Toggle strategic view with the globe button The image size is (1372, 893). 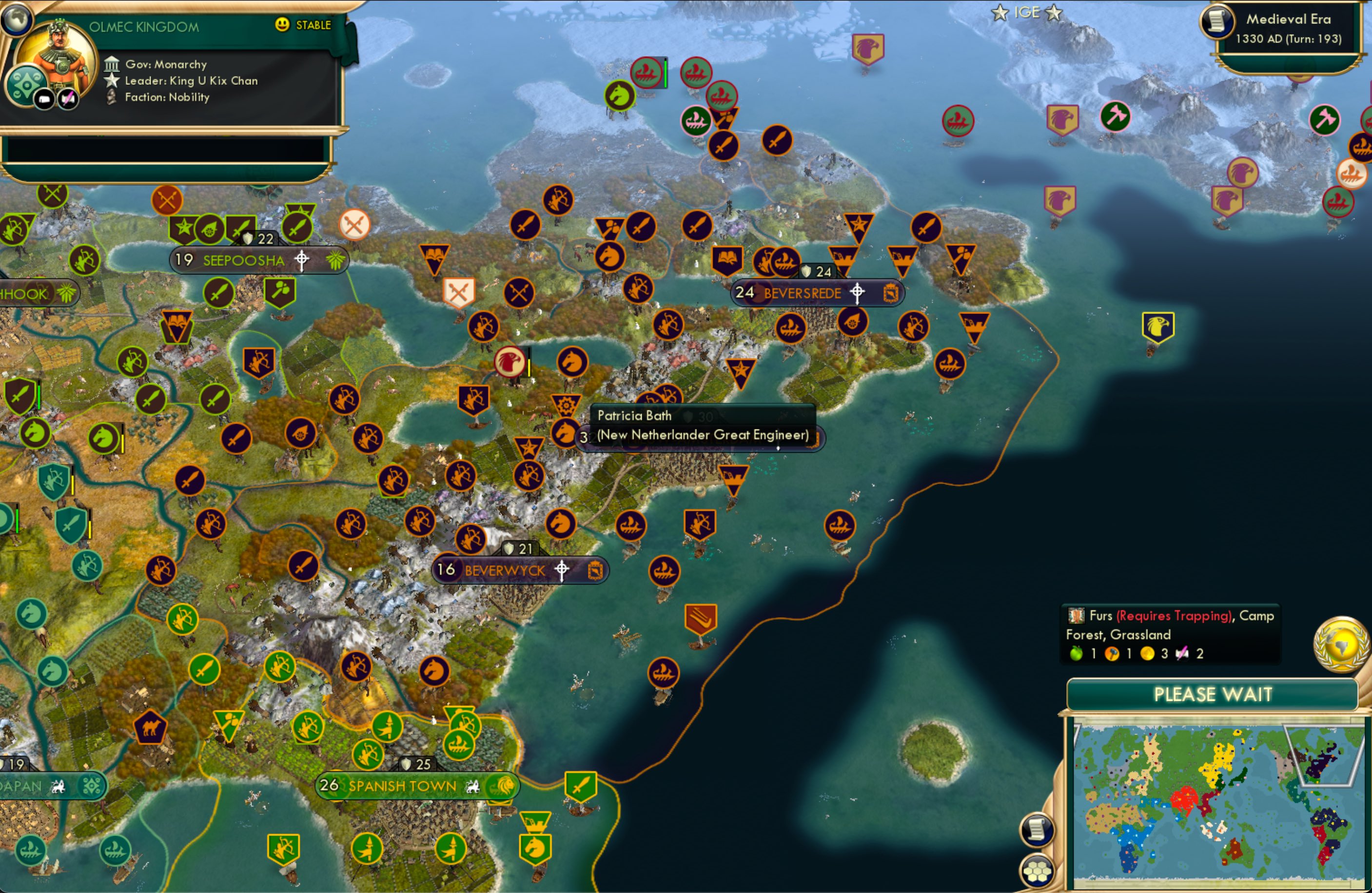pyautogui.click(x=16, y=21)
